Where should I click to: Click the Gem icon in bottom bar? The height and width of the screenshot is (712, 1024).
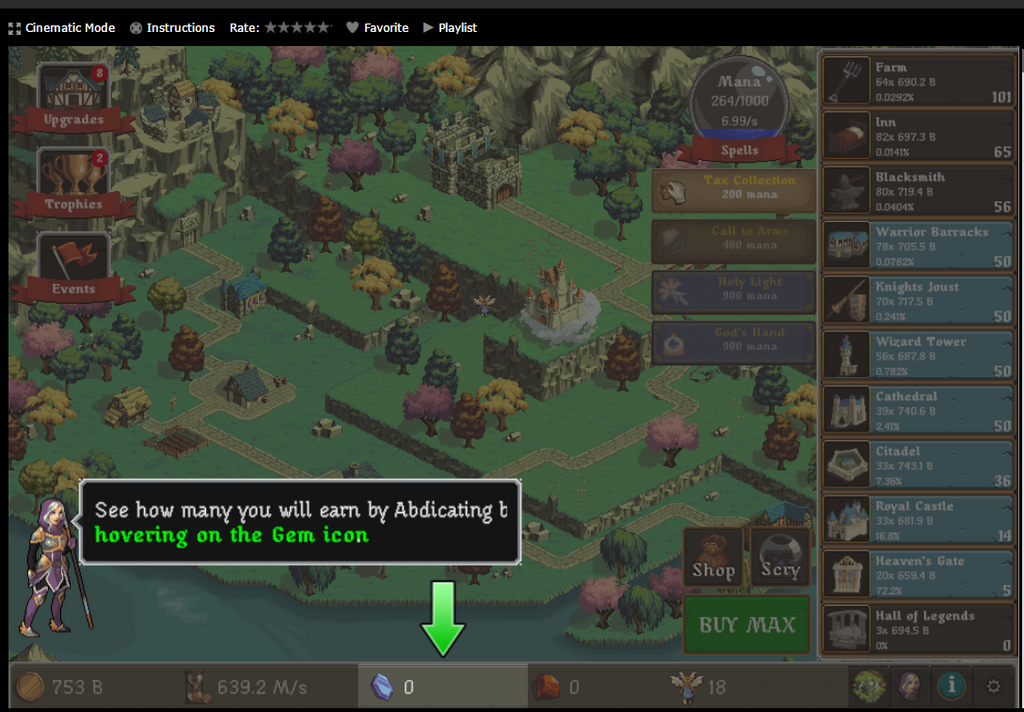(382, 687)
